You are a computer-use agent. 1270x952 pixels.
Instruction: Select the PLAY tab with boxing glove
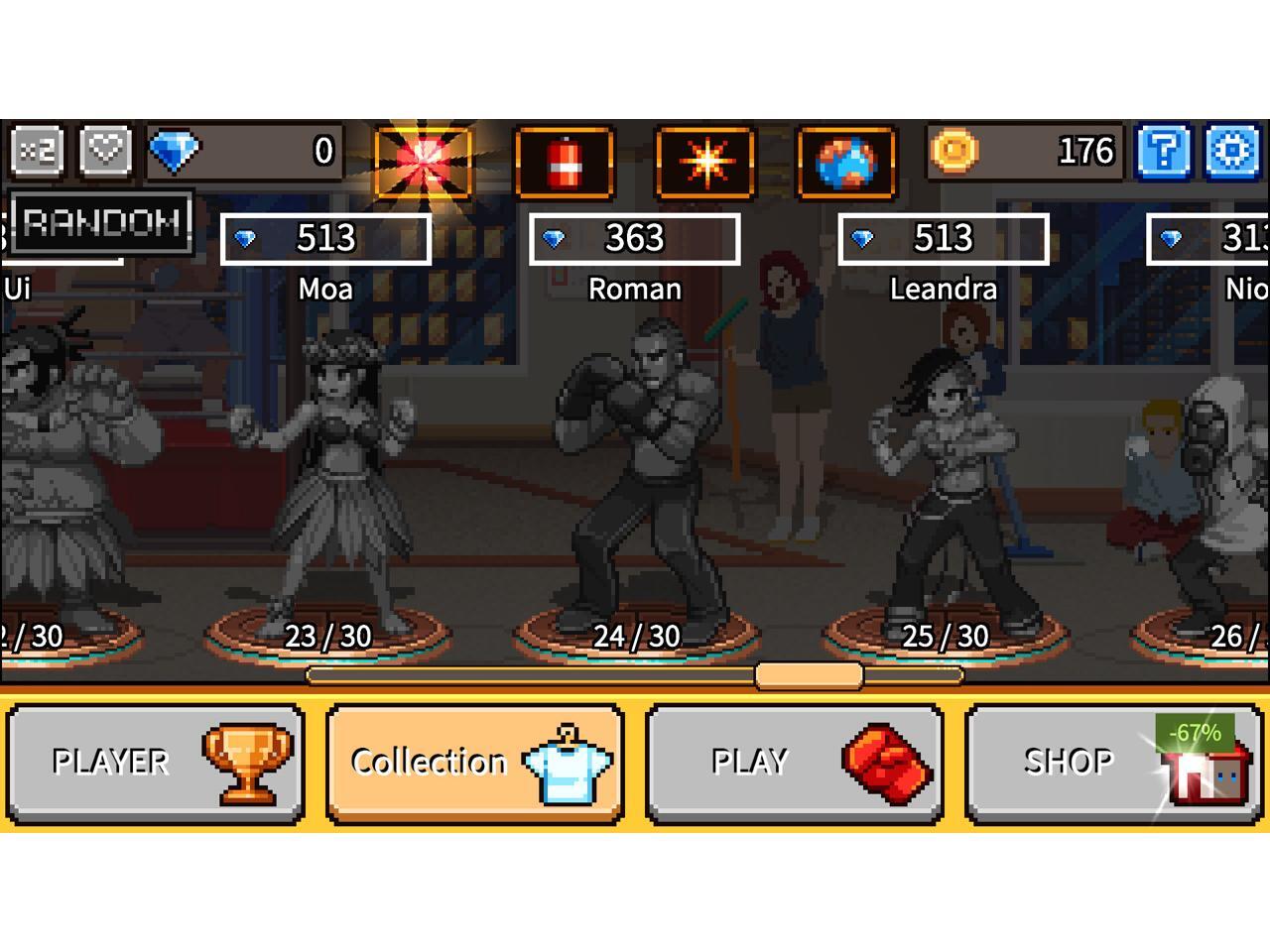[794, 763]
